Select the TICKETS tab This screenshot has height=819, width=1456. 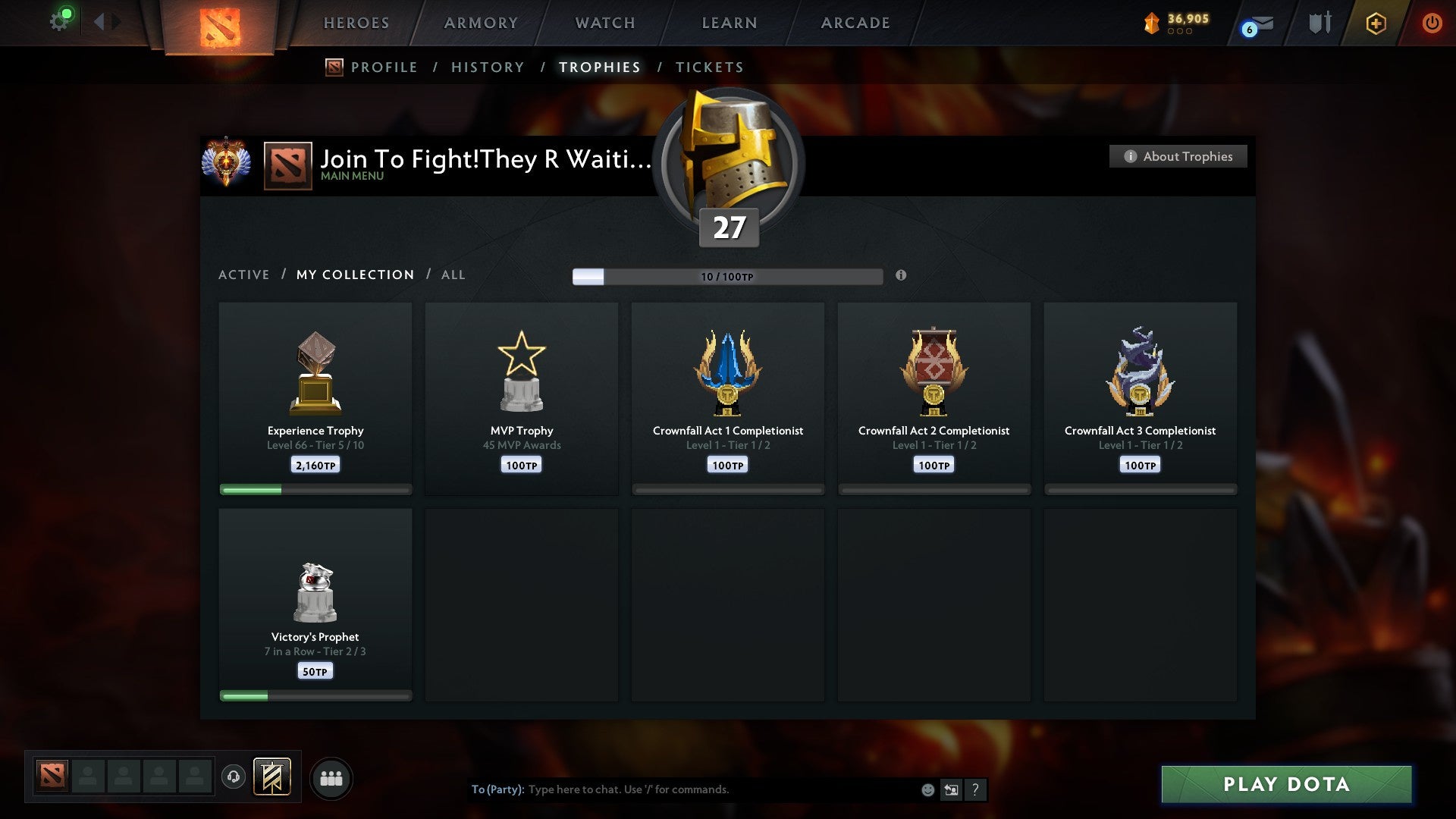[x=709, y=67]
